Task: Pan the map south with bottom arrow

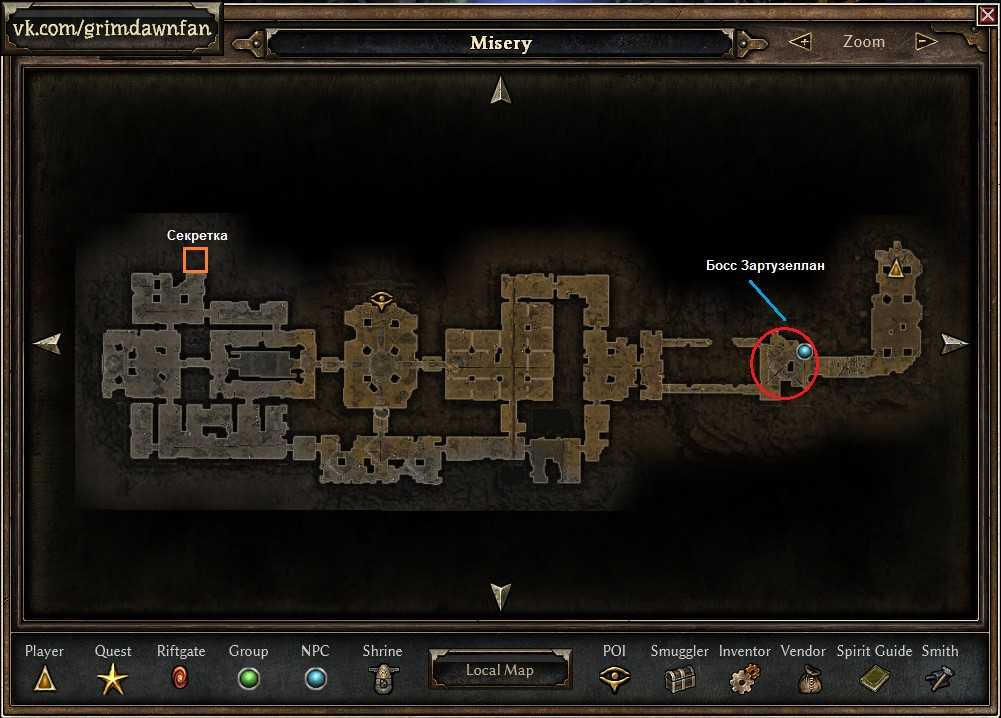Action: pyautogui.click(x=500, y=596)
